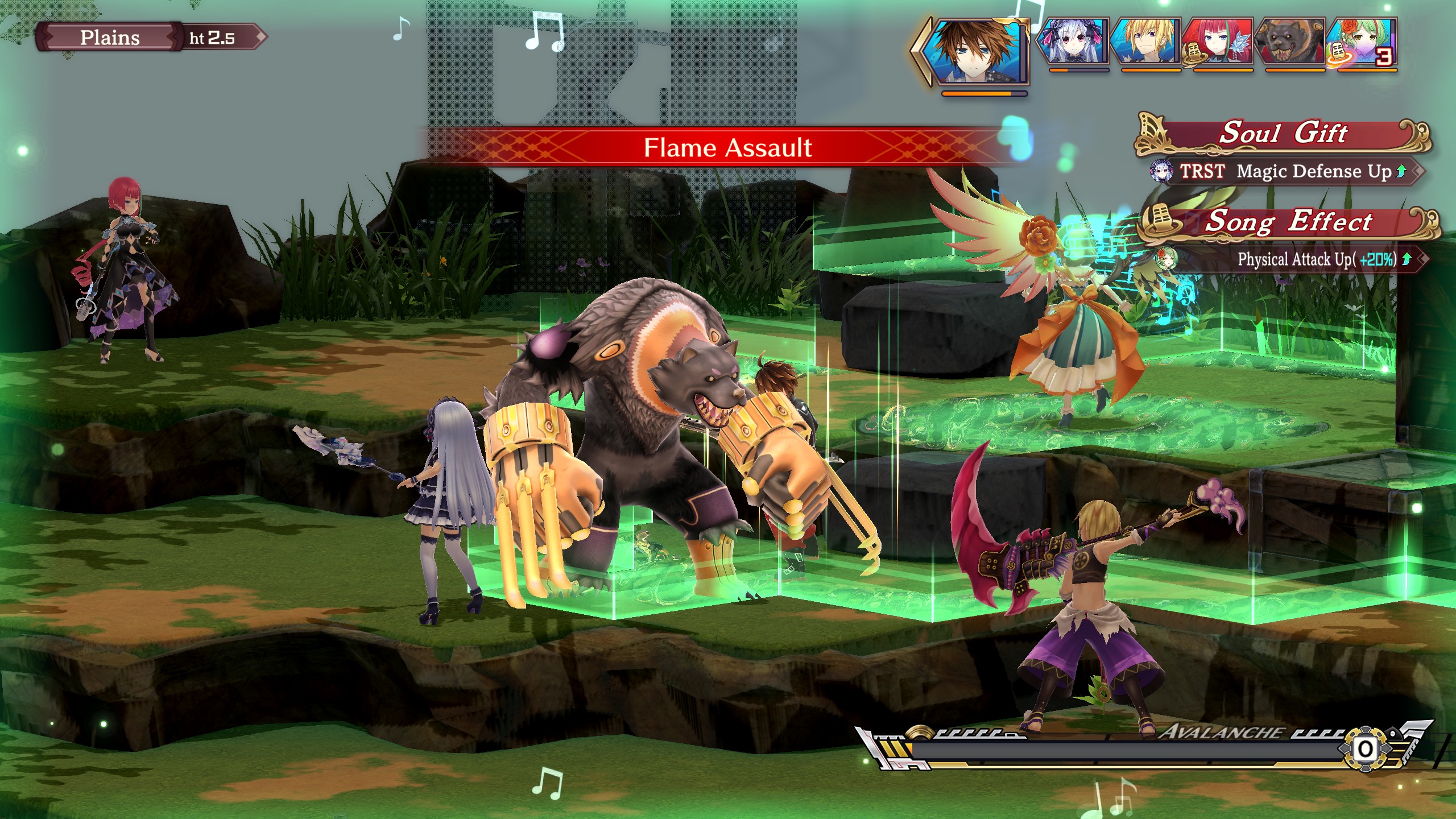Select the TRST Magic Defense Up entry
Screen dimensions: 1456x819
coord(1285,171)
